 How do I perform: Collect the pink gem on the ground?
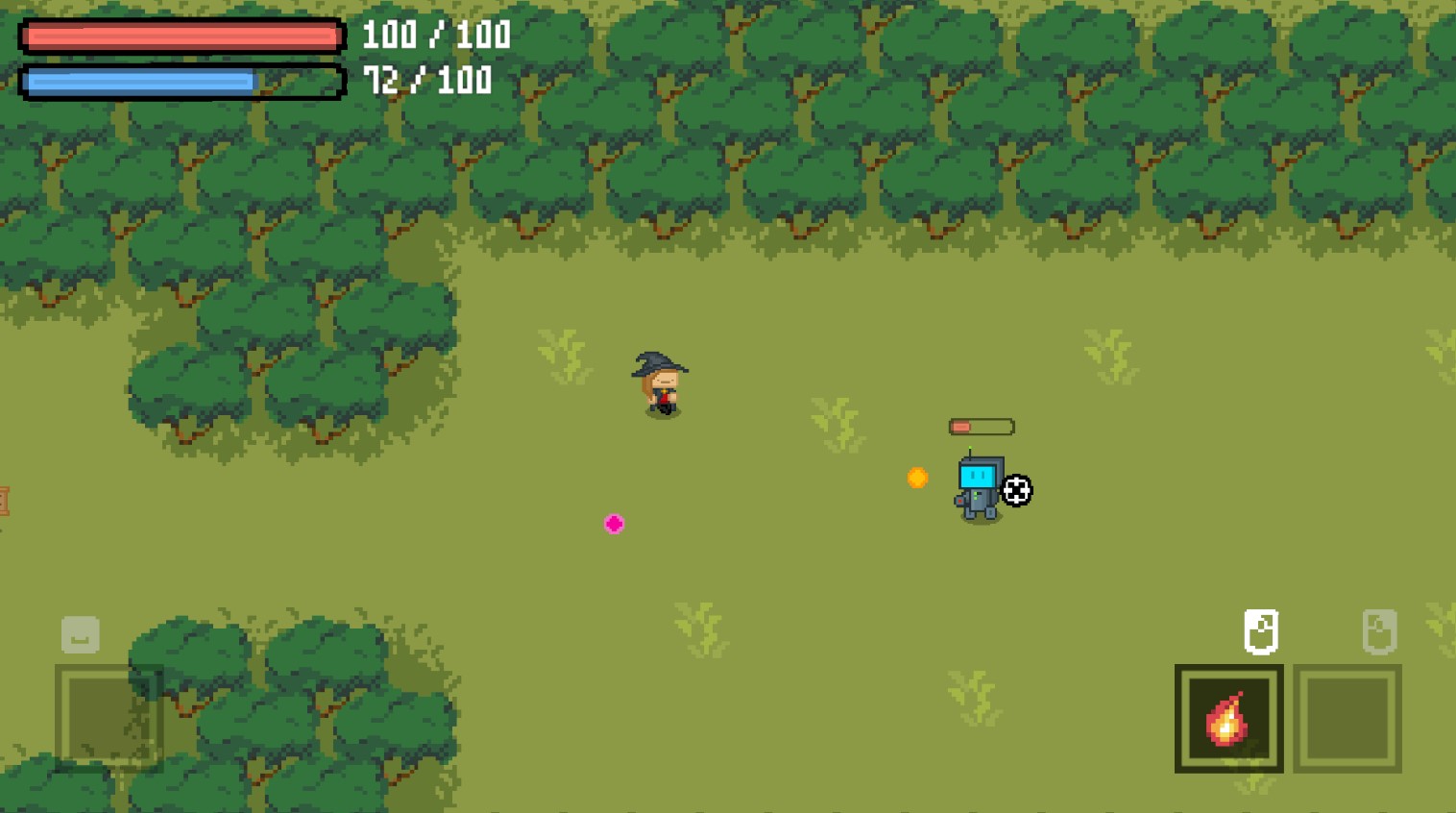tap(614, 524)
